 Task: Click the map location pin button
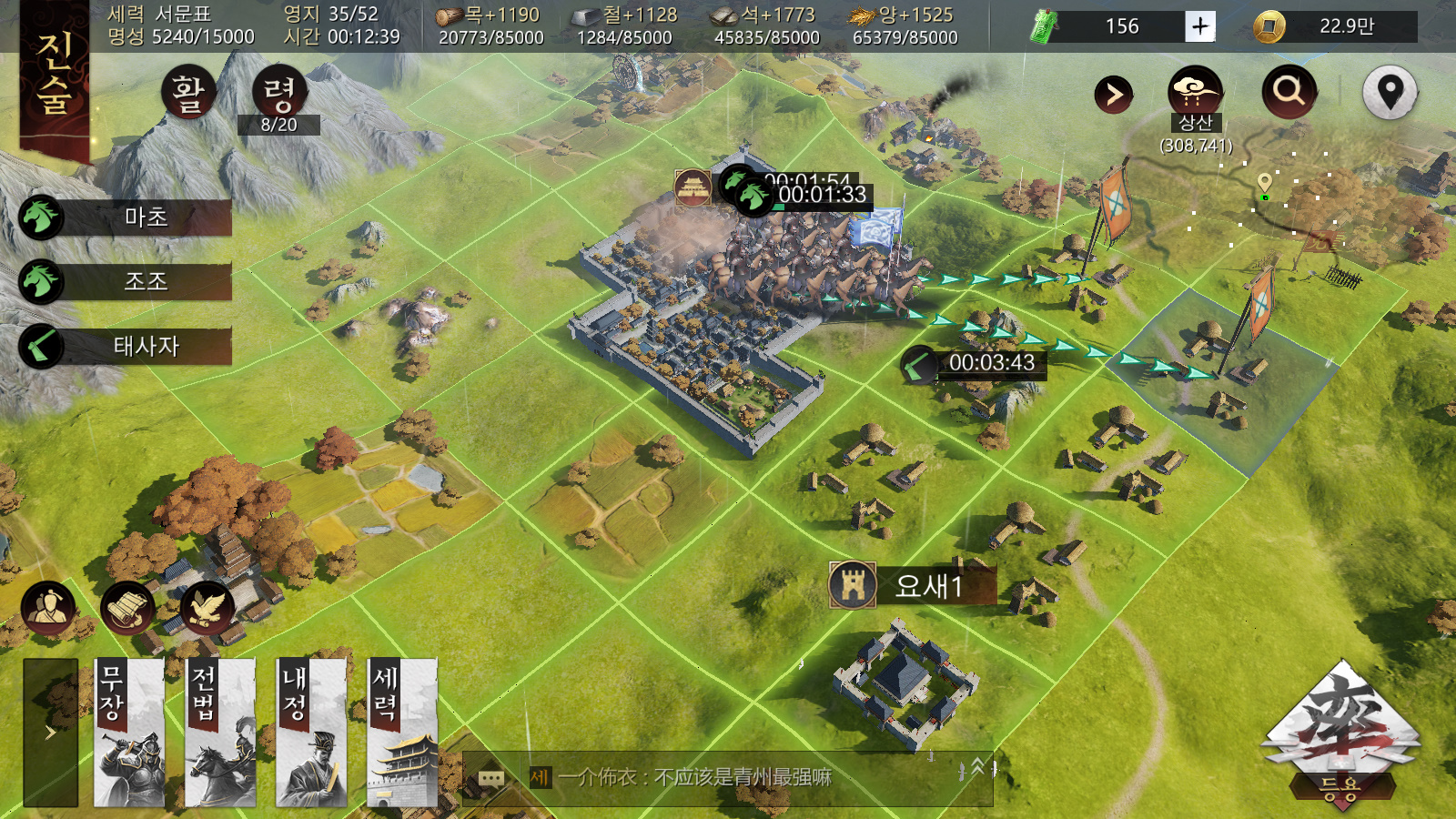pos(1390,92)
